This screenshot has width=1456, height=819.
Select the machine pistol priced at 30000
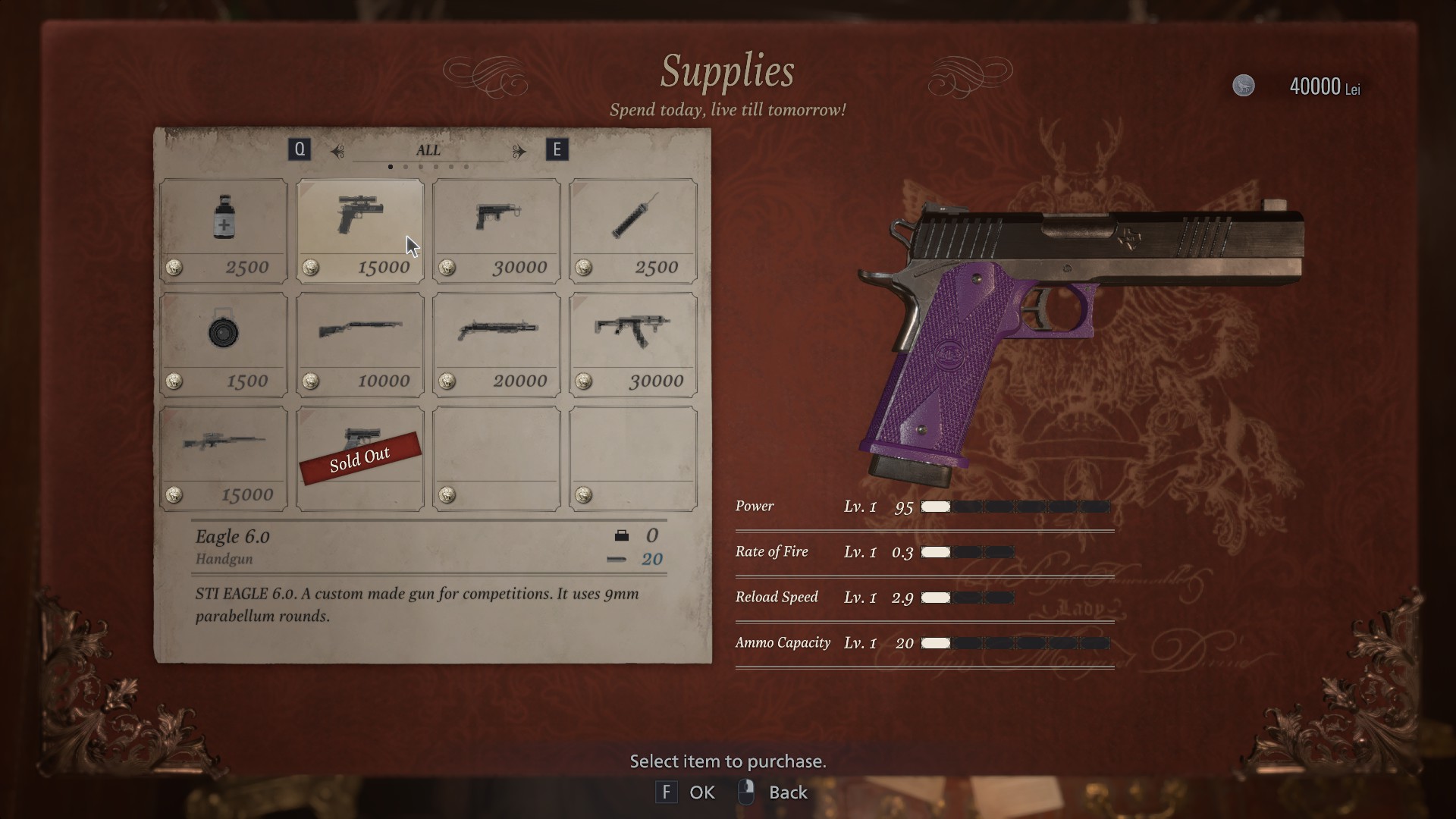pos(497,231)
